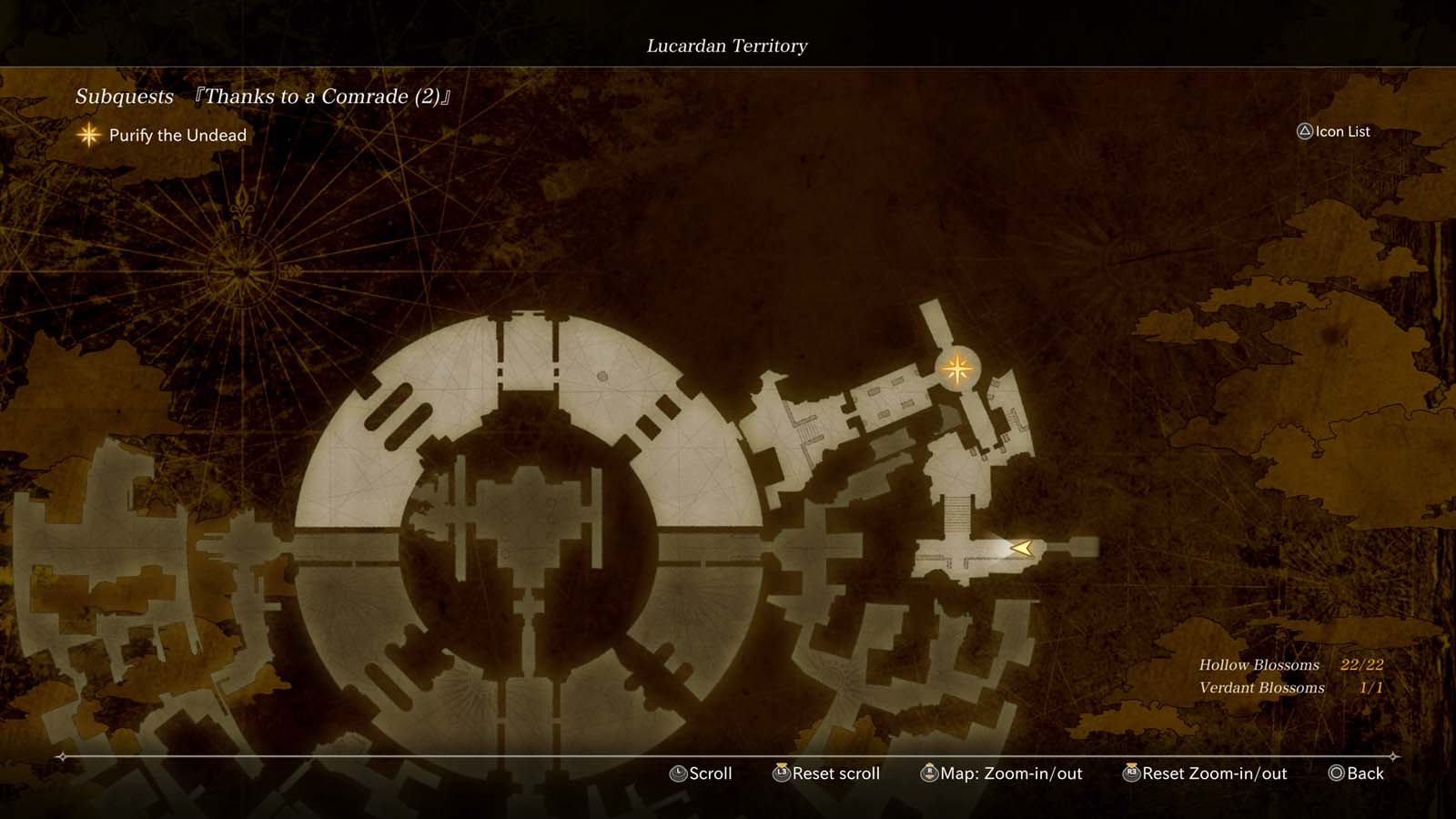Click the R3 Reset Zoom icon
The height and width of the screenshot is (819, 1456).
tap(1131, 773)
